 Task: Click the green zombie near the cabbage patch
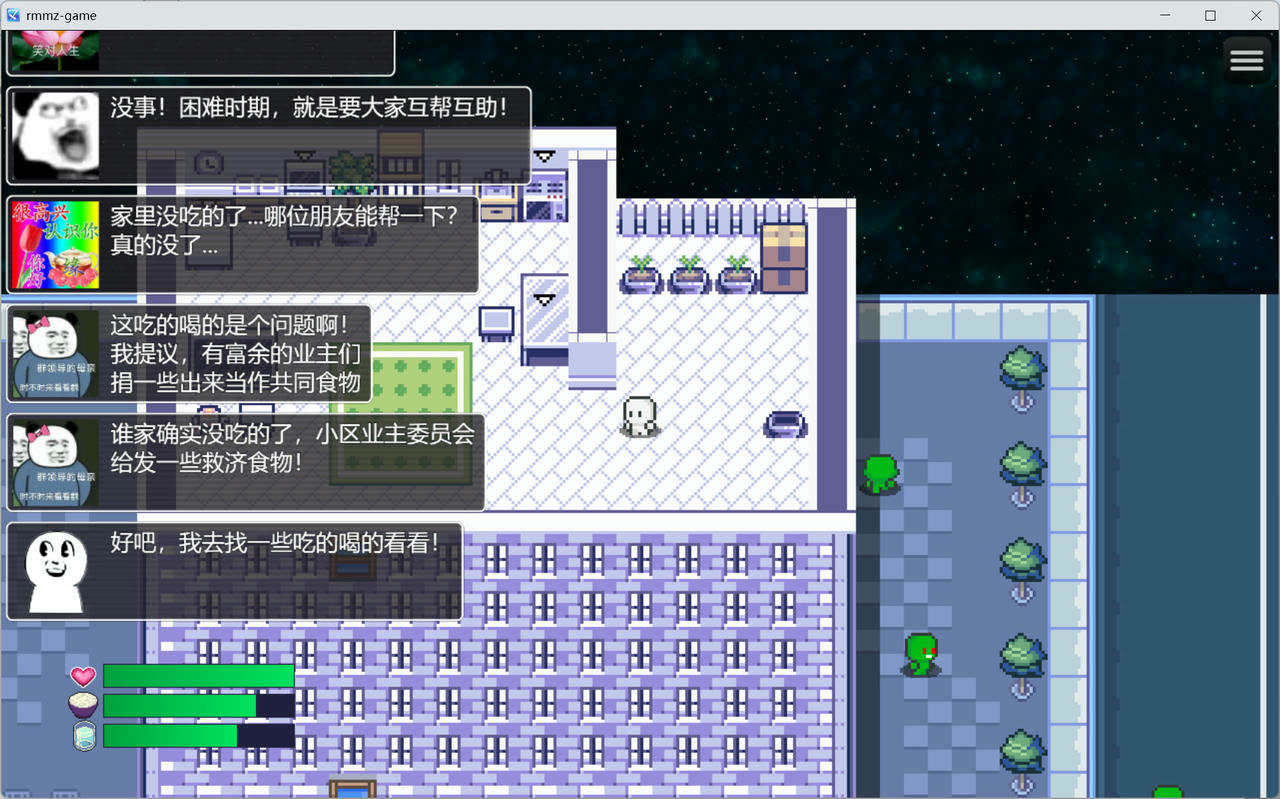coord(920,655)
